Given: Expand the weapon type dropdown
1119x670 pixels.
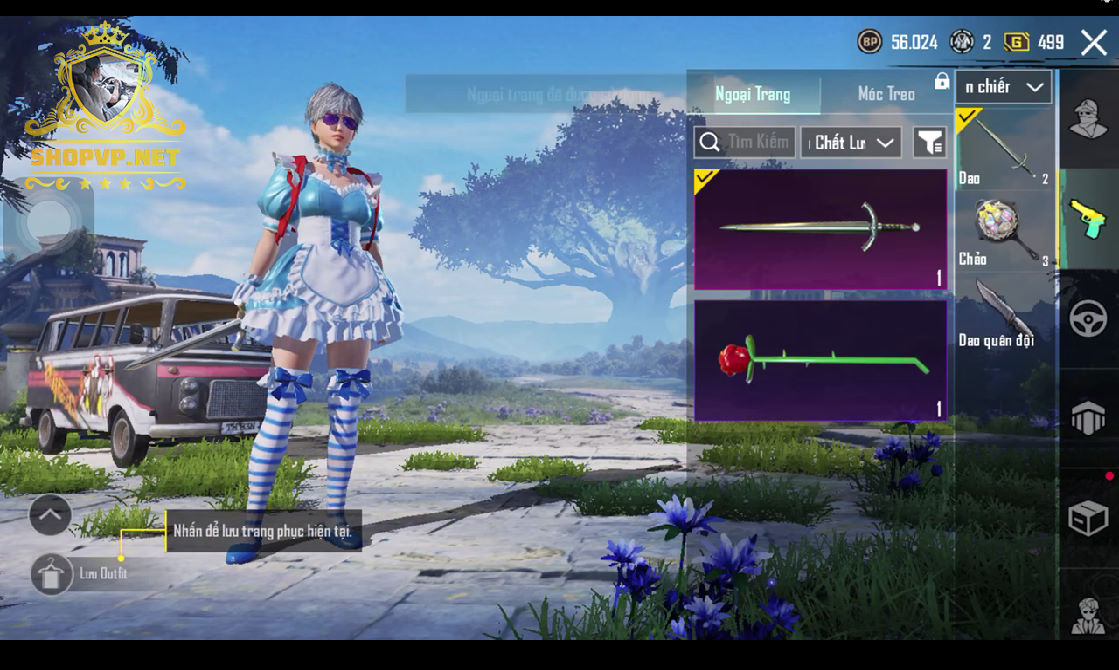Looking at the screenshot, I should click(x=1004, y=87).
